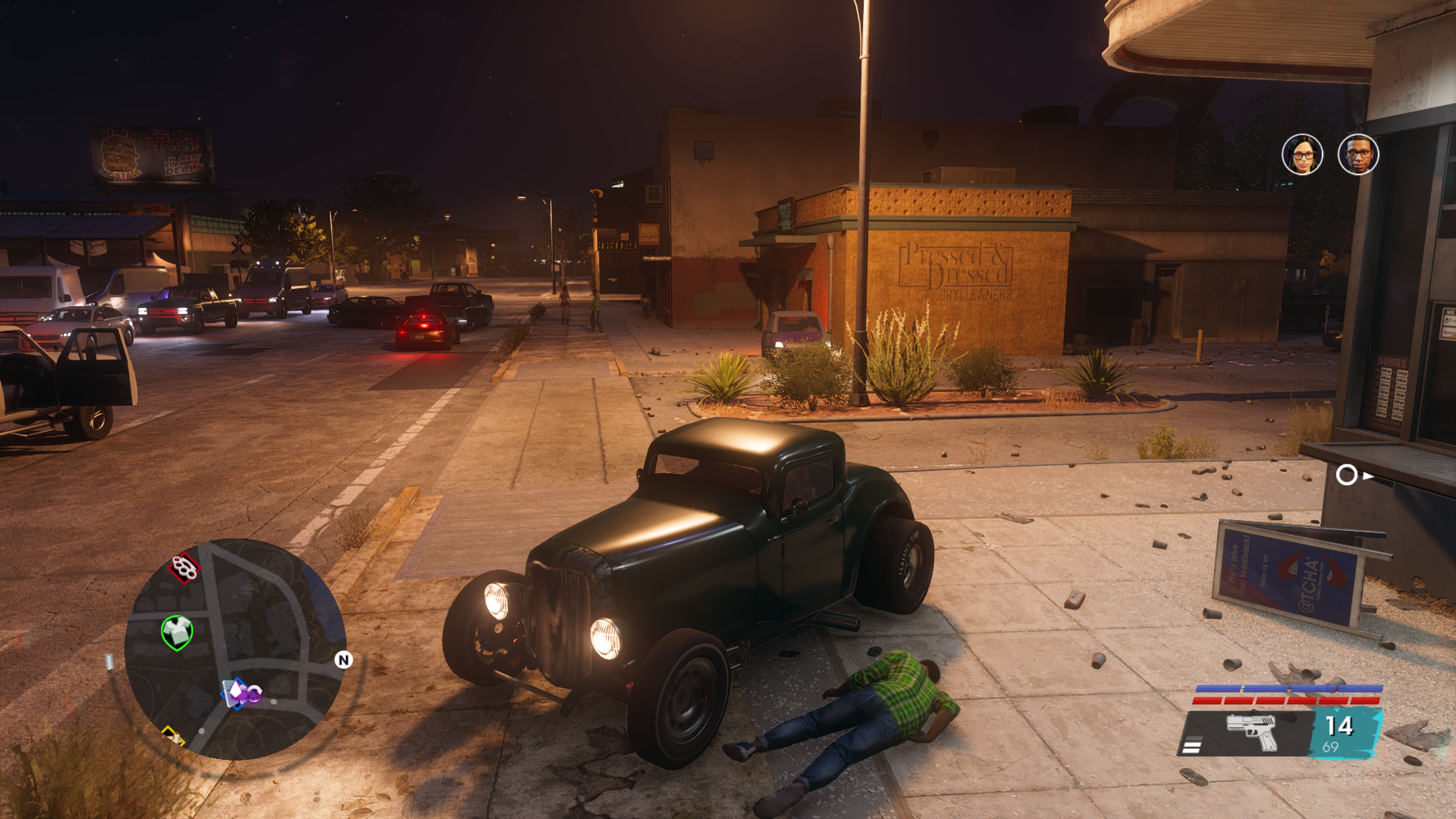Select the female companion portrait with glasses
Image resolution: width=1456 pixels, height=819 pixels.
point(1302,154)
